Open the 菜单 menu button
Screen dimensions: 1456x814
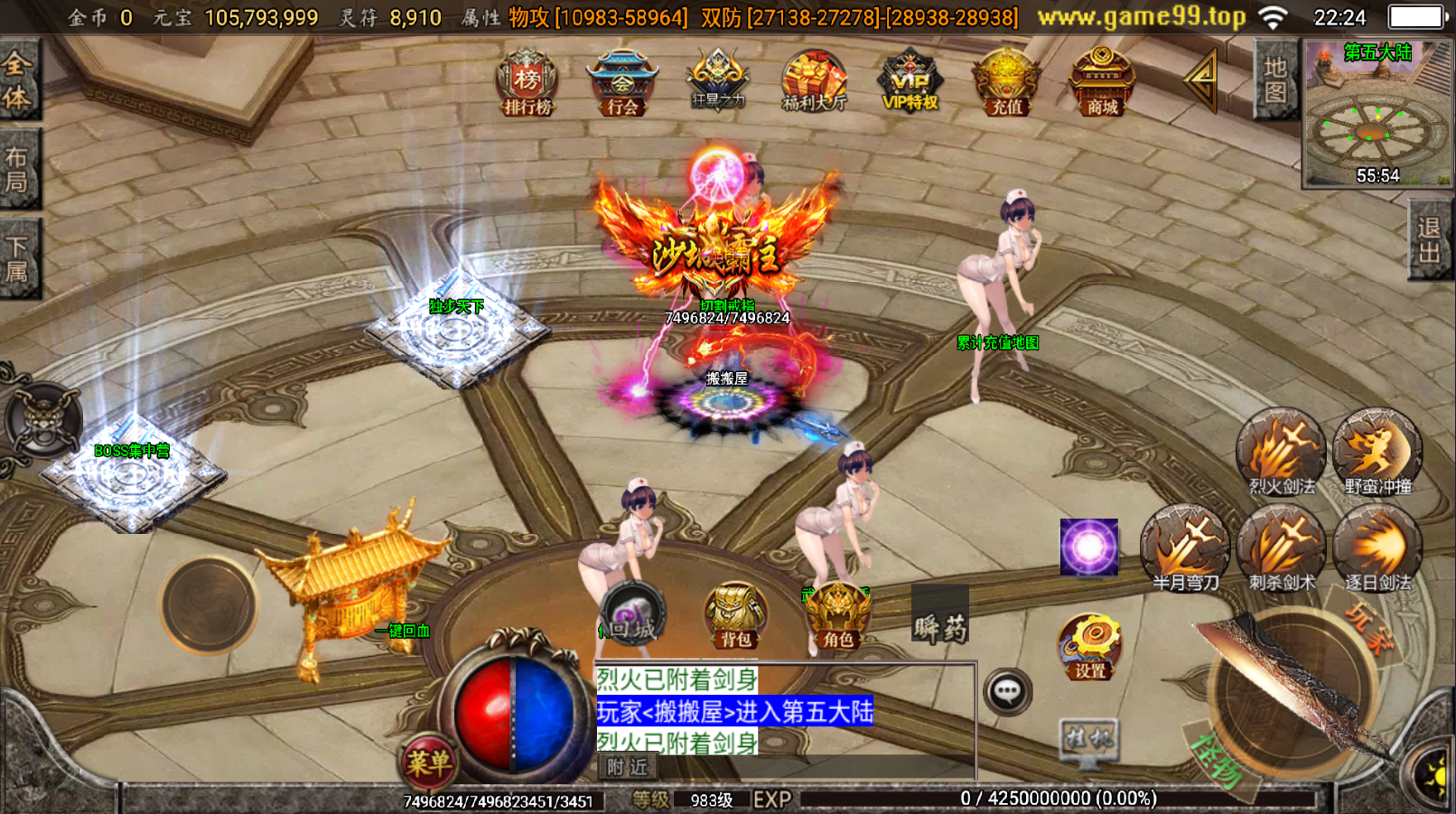coord(428,763)
